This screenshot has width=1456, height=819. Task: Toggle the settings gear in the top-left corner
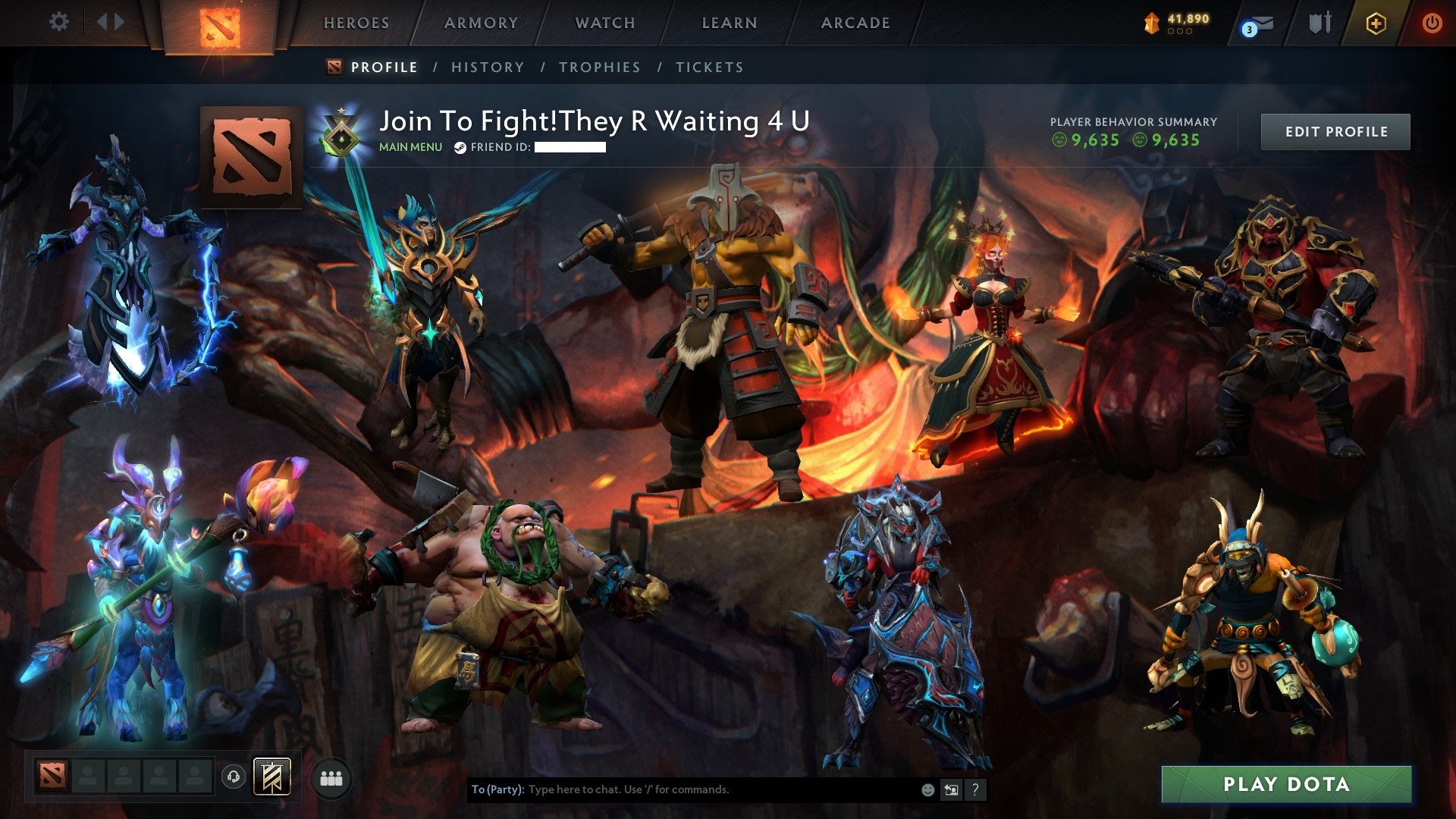[59, 22]
